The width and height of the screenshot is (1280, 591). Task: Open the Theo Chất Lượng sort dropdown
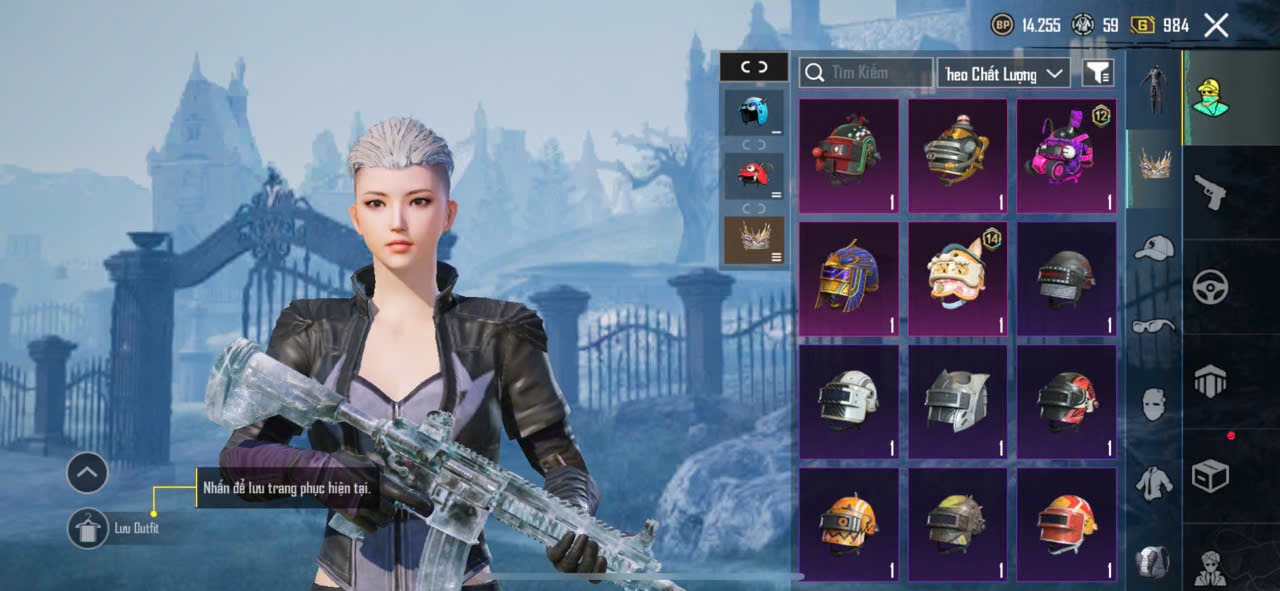point(1003,73)
